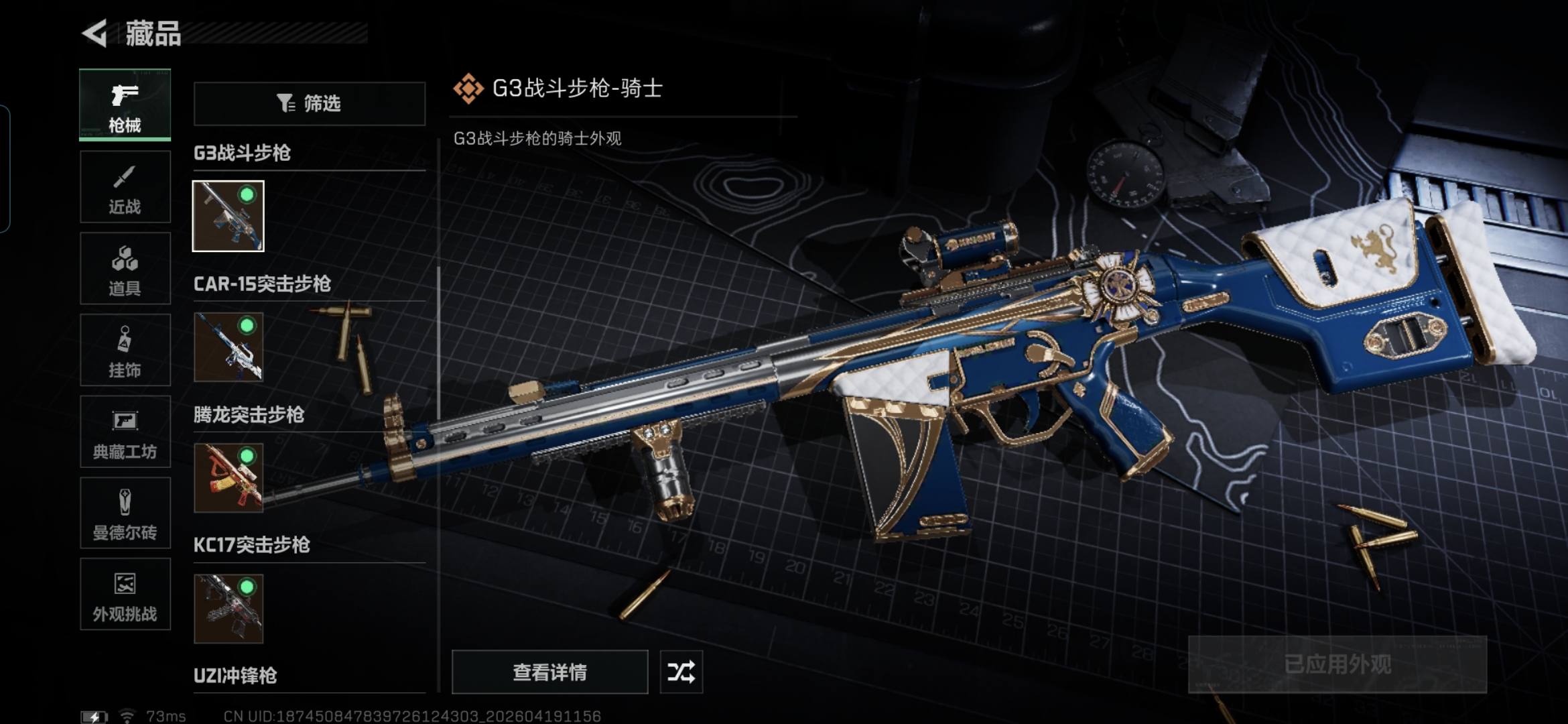Switch to the 曼德尔砖 tab
Image resolution: width=1568 pixels, height=724 pixels.
(x=125, y=514)
